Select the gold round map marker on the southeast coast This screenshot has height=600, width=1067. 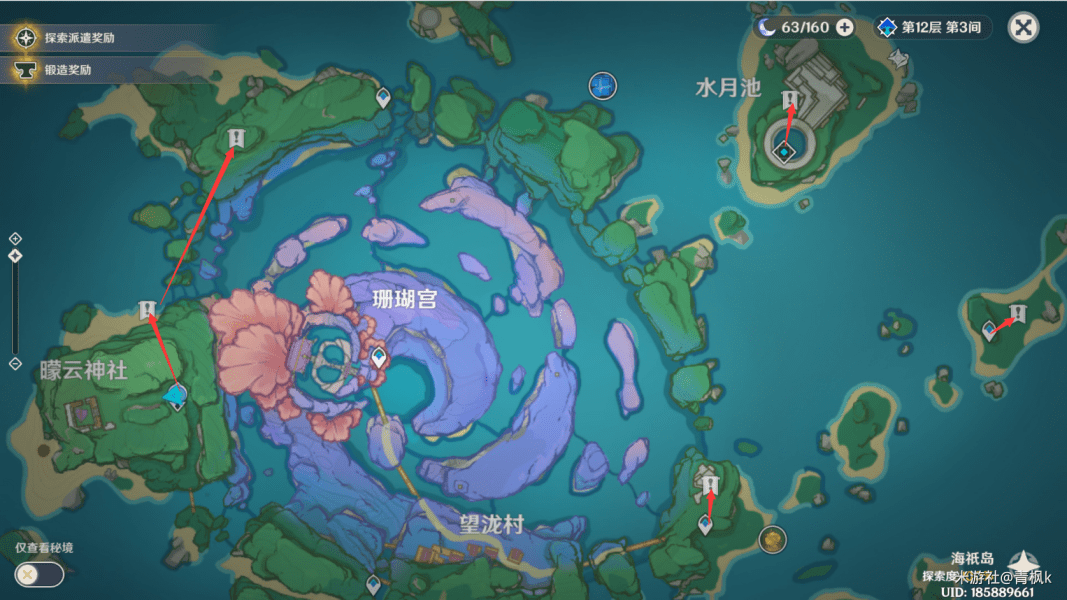coord(771,540)
